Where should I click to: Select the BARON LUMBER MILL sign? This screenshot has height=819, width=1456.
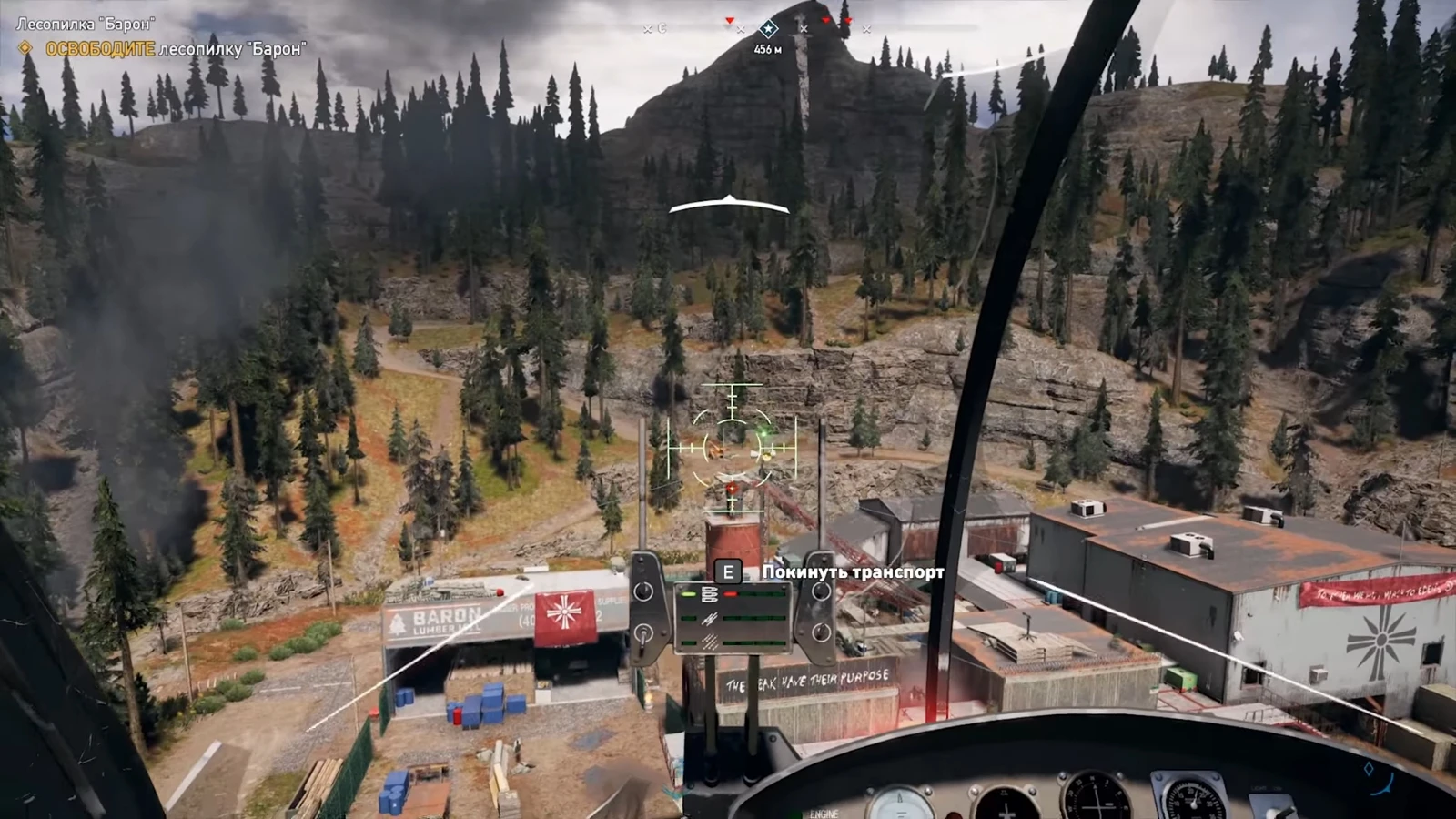pos(446,615)
